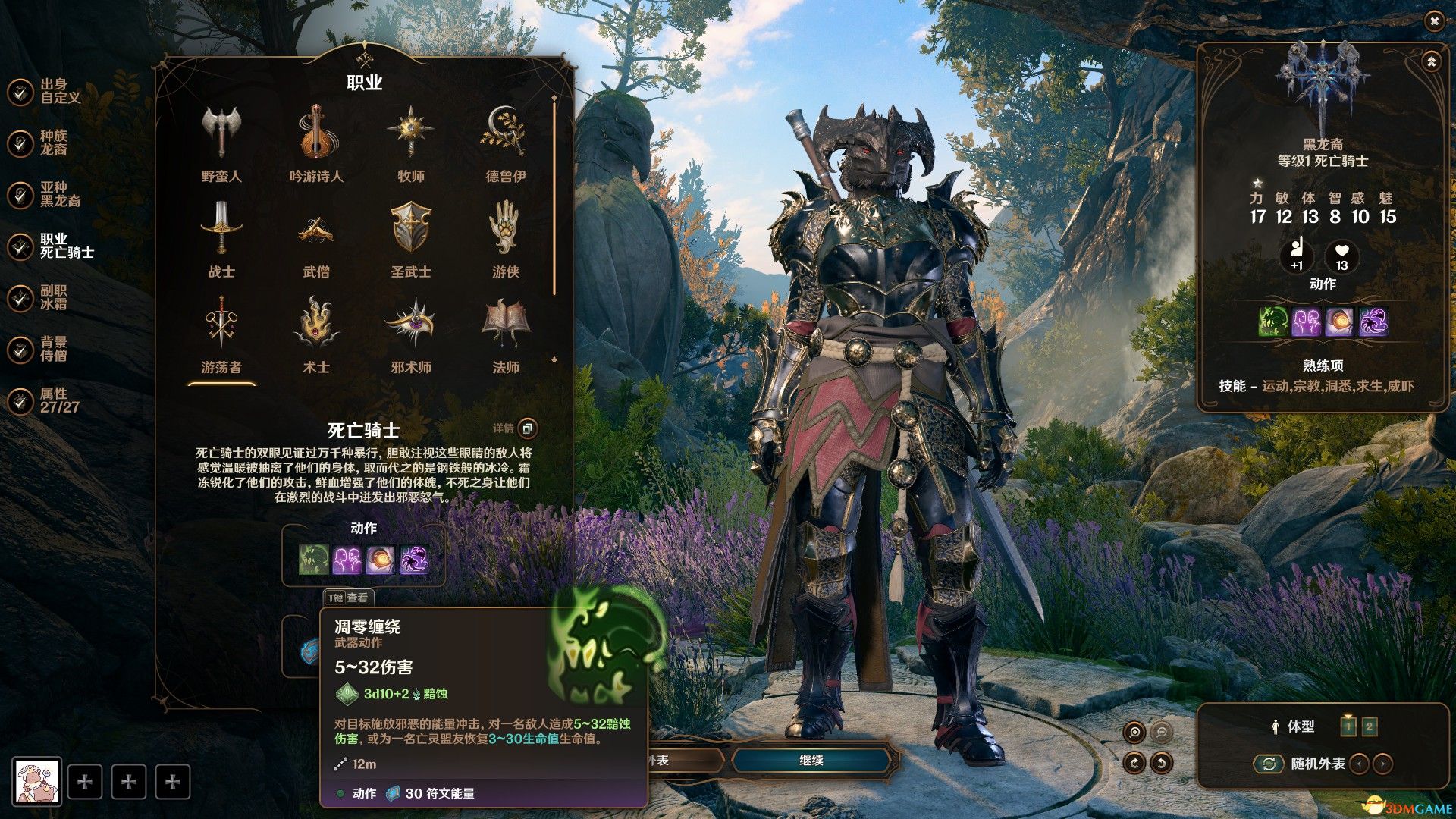The height and width of the screenshot is (819, 1456).
Task: Select body type 1 option
Action: pyautogui.click(x=1348, y=726)
